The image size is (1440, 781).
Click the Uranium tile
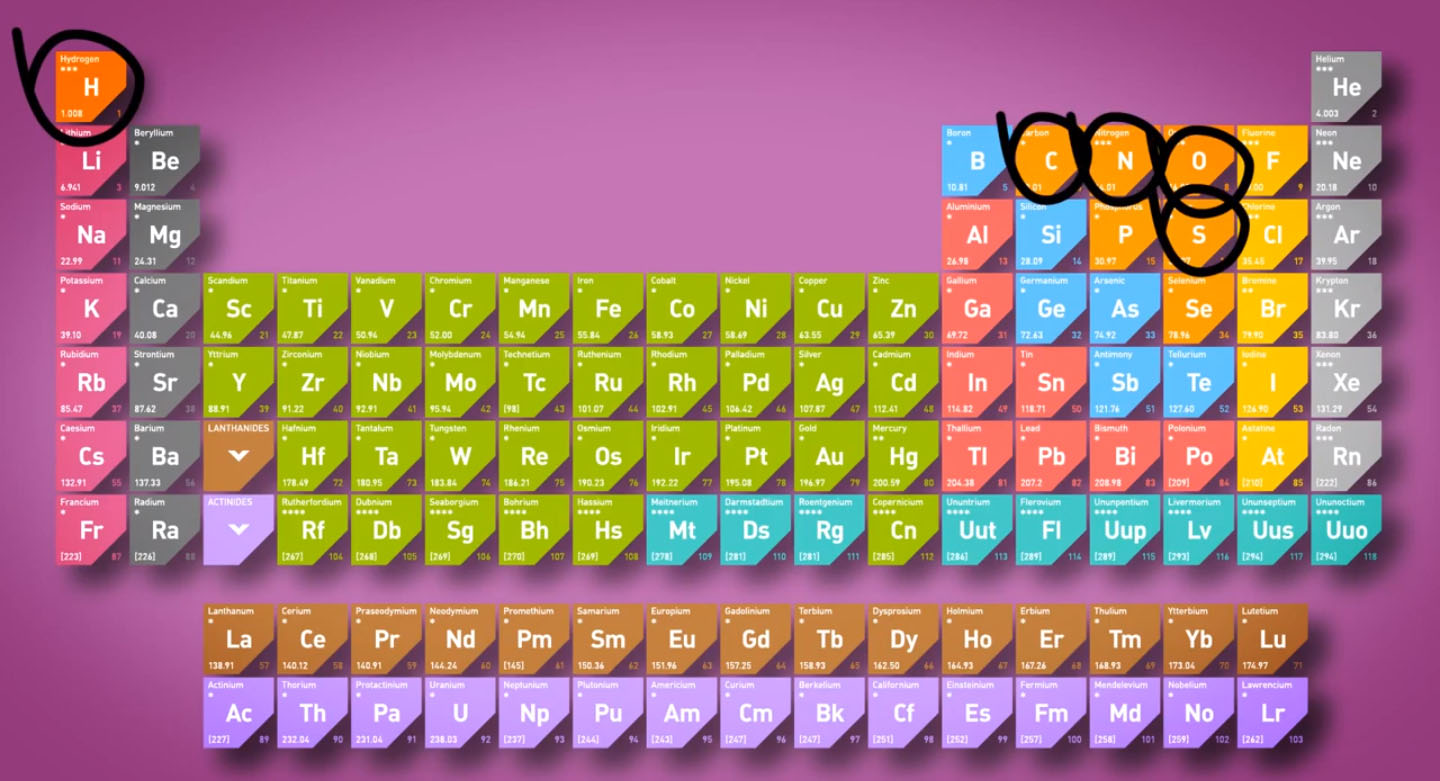[460, 713]
